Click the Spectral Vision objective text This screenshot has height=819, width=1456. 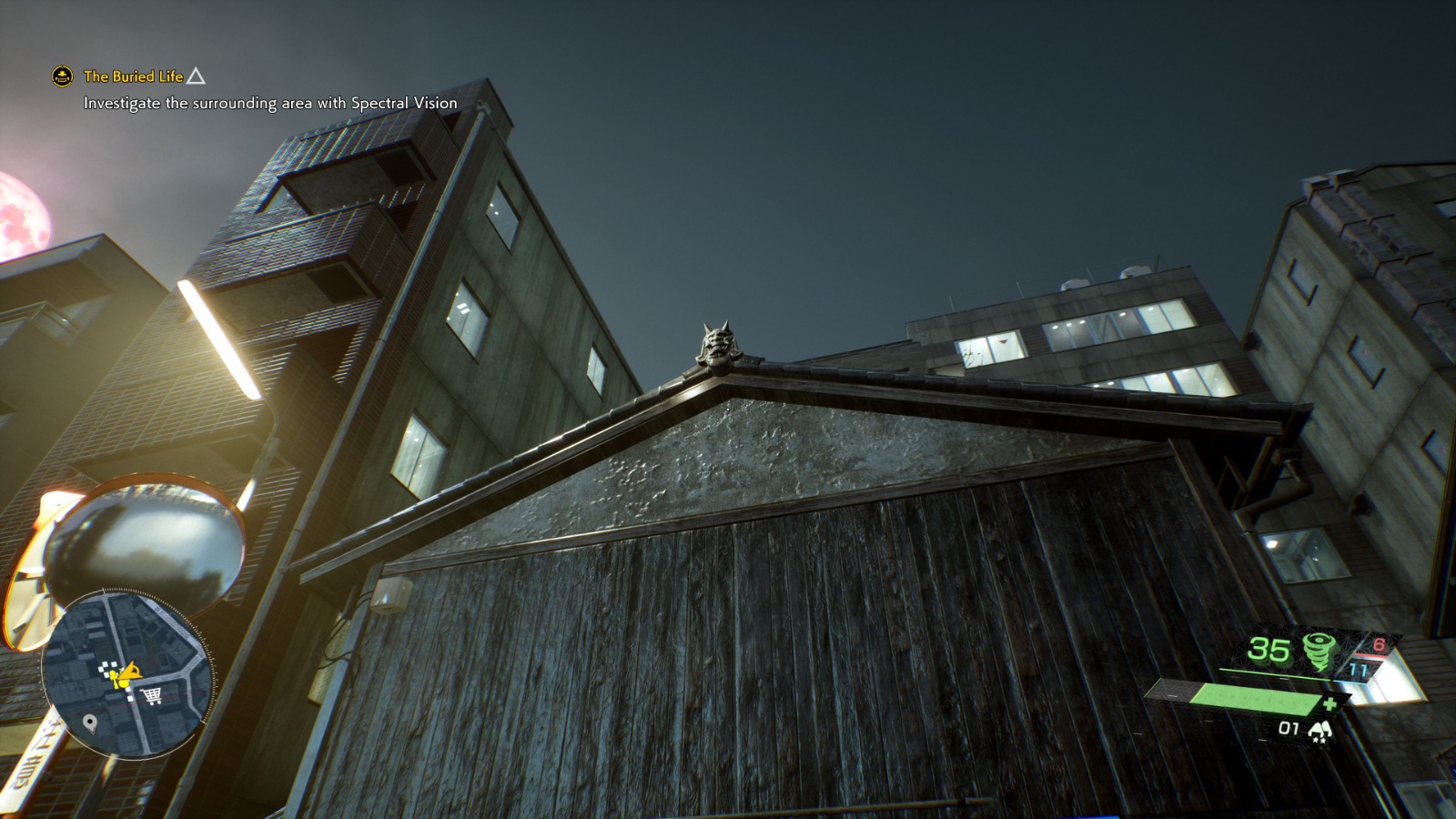tap(269, 105)
